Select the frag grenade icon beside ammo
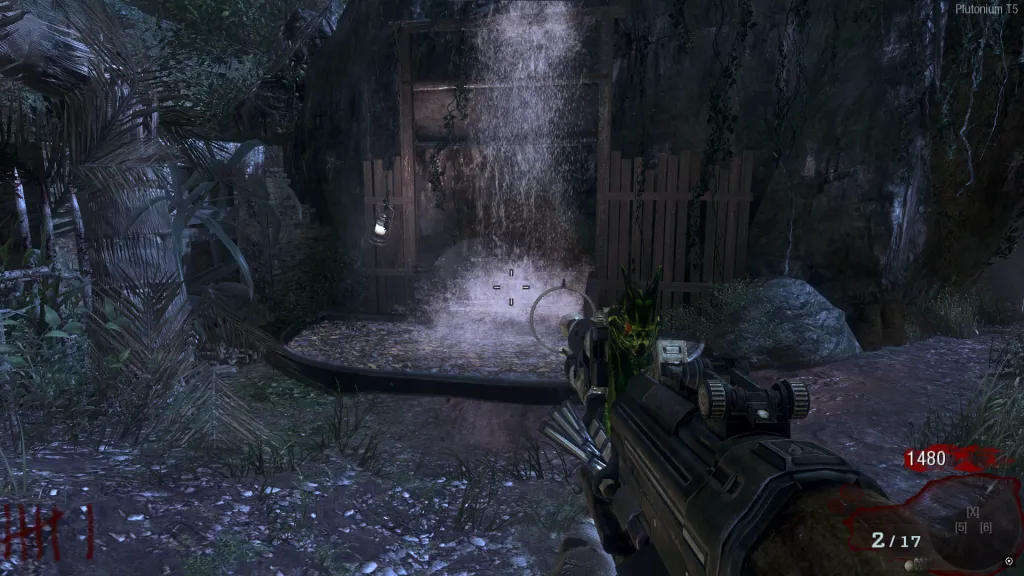This screenshot has height=576, width=1024. (x=910, y=565)
